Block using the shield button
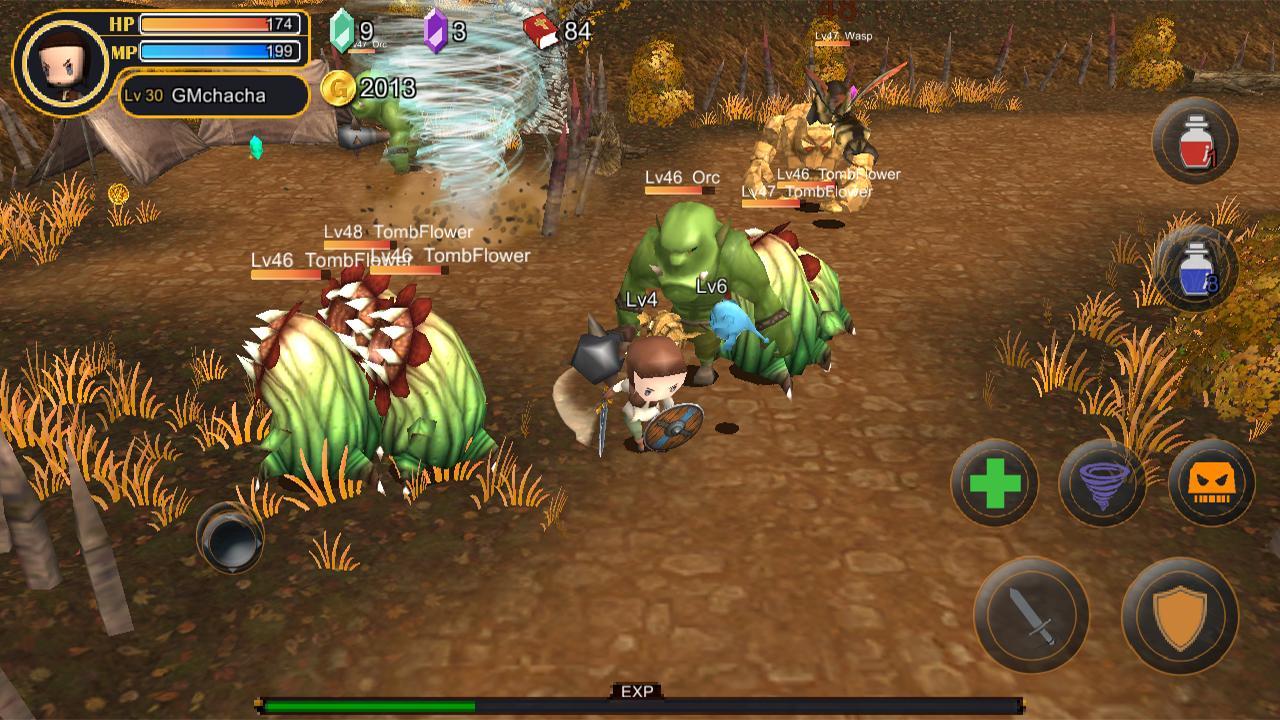The height and width of the screenshot is (720, 1280). pos(1180,614)
